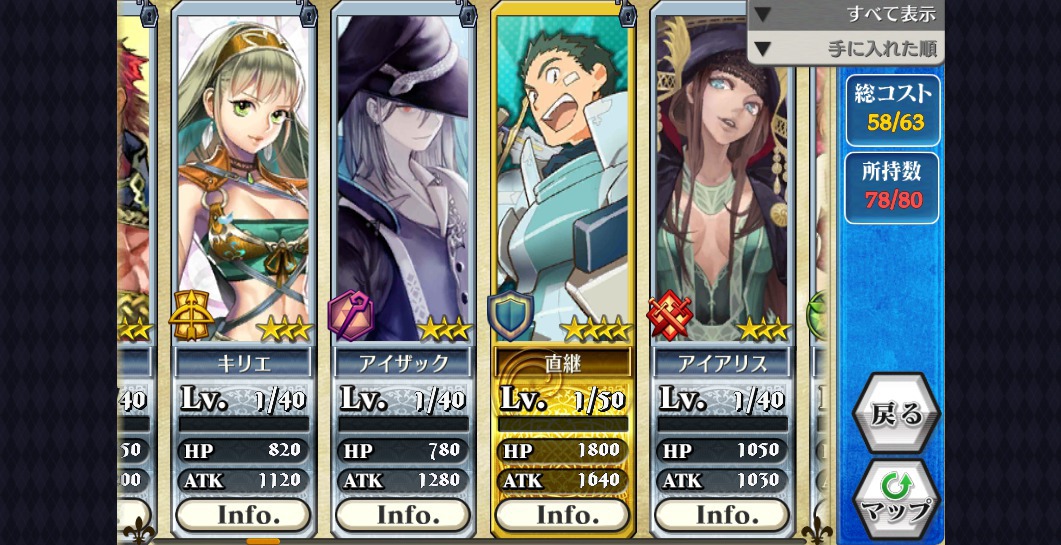This screenshot has width=1061, height=545.
Task: View Info for 直継 card
Action: [x=562, y=515]
